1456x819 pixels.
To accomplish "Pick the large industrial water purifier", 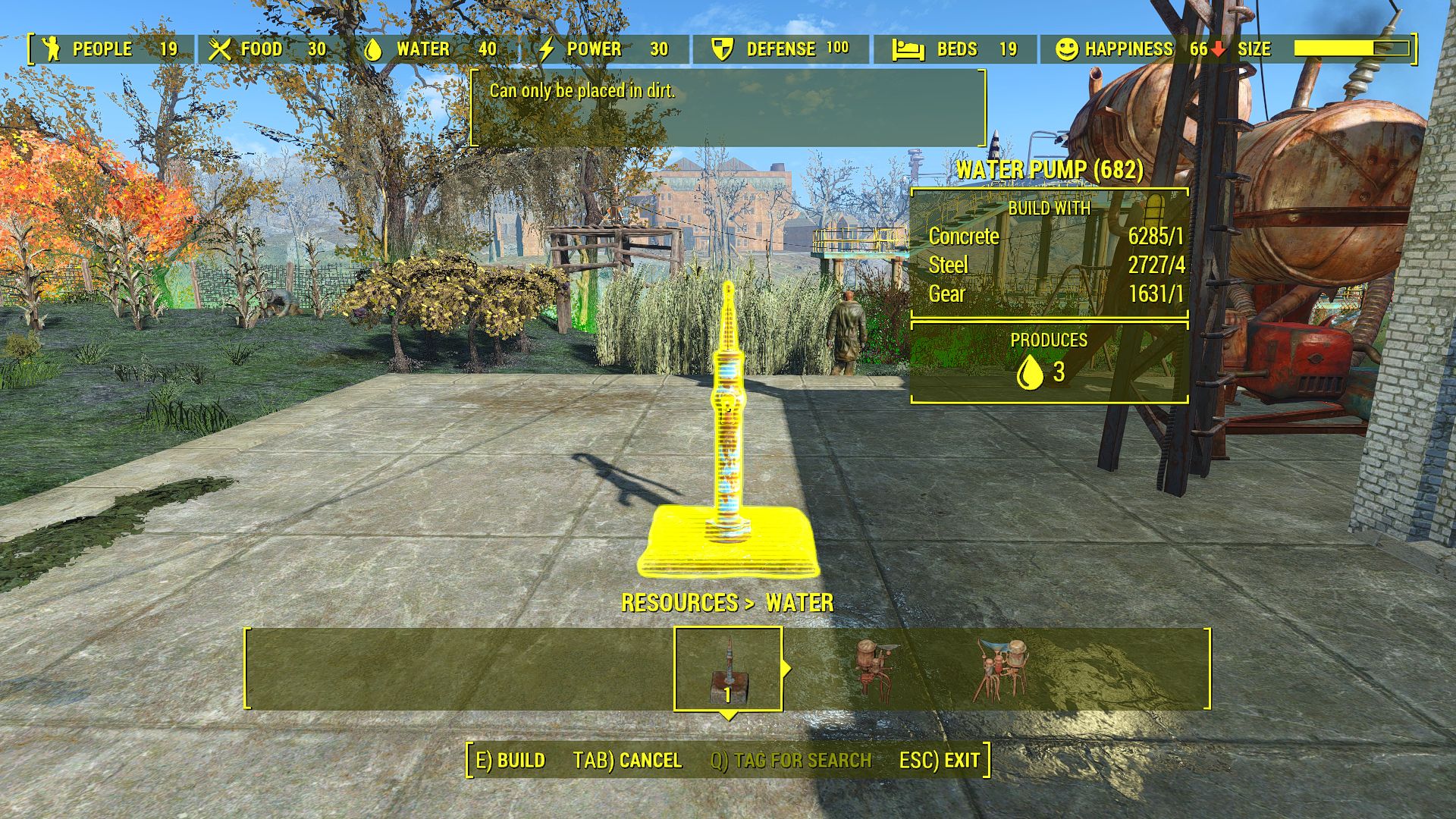I will [x=1003, y=669].
